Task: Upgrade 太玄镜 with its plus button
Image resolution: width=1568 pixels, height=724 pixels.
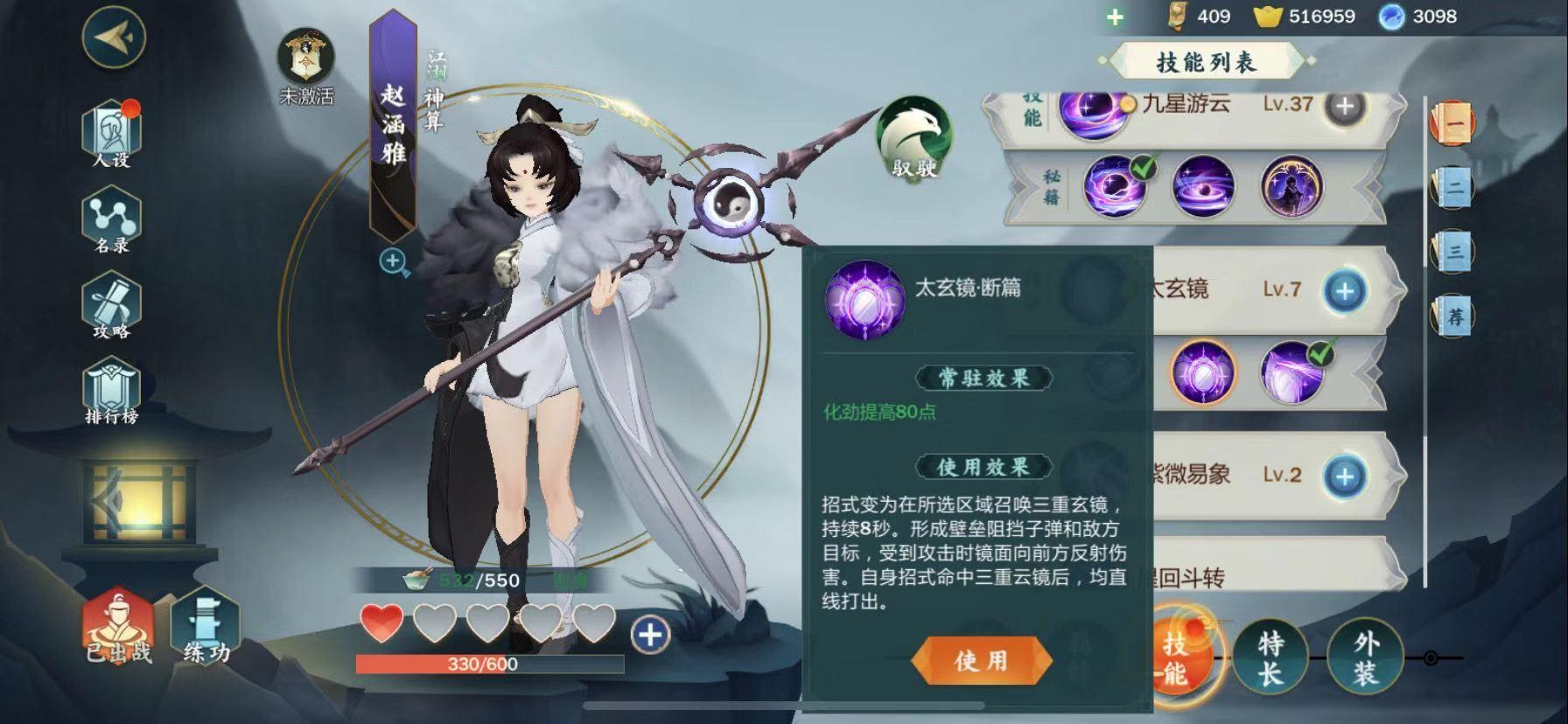Action: (x=1345, y=290)
